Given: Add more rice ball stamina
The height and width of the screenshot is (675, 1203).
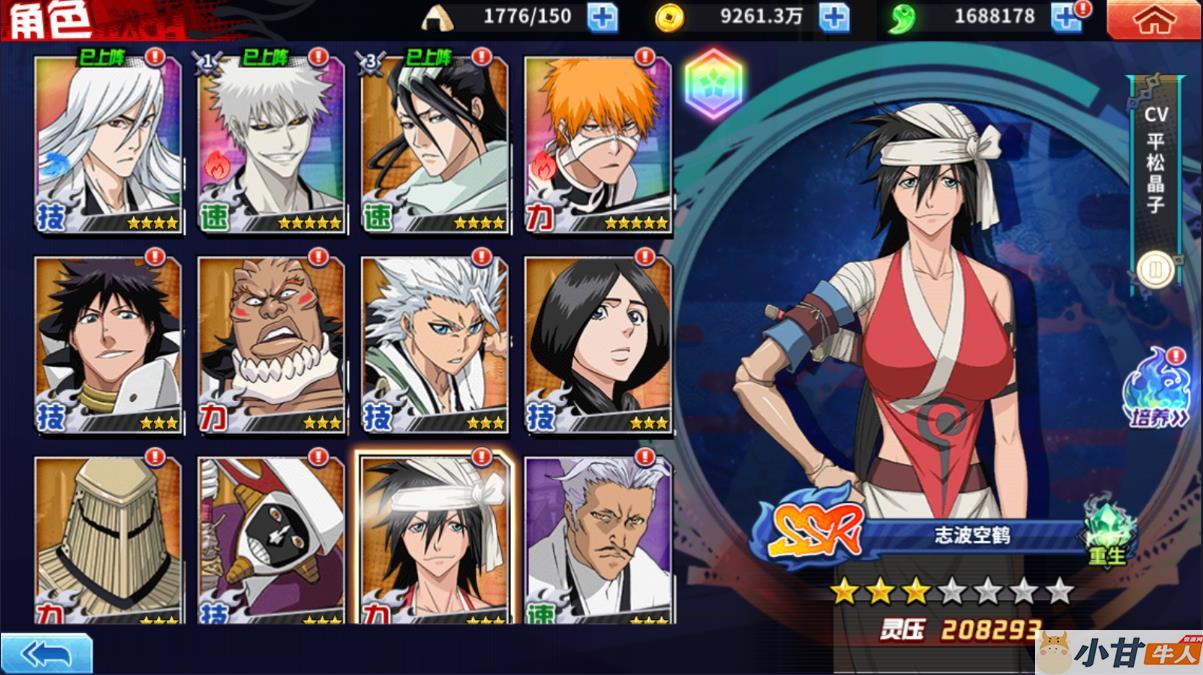Looking at the screenshot, I should pos(602,17).
